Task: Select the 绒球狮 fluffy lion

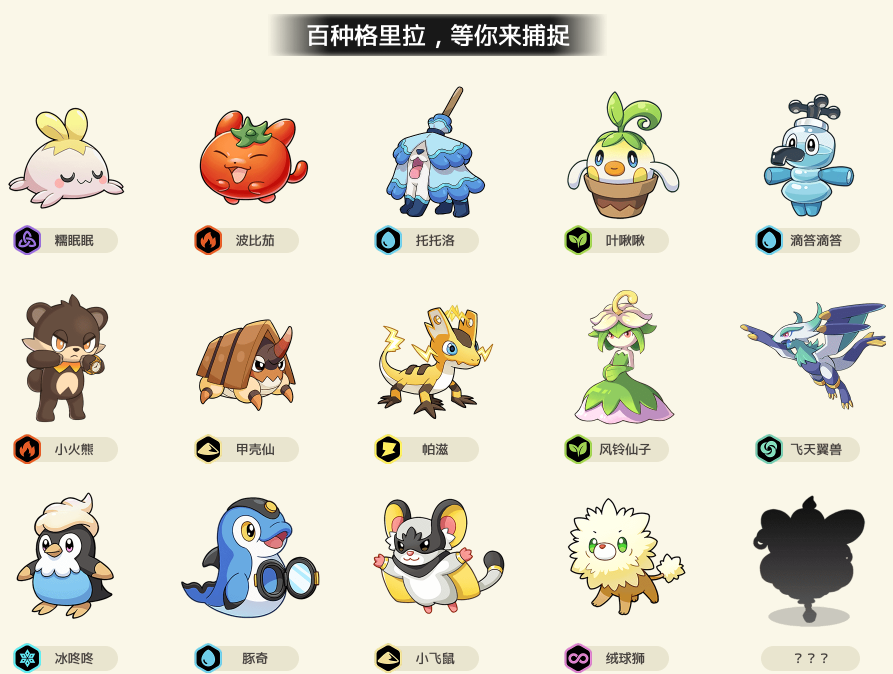Action: (622, 556)
